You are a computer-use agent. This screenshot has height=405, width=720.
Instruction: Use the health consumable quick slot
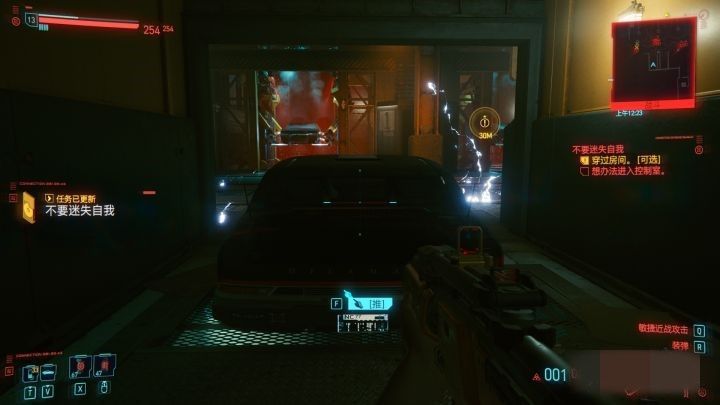(79, 369)
